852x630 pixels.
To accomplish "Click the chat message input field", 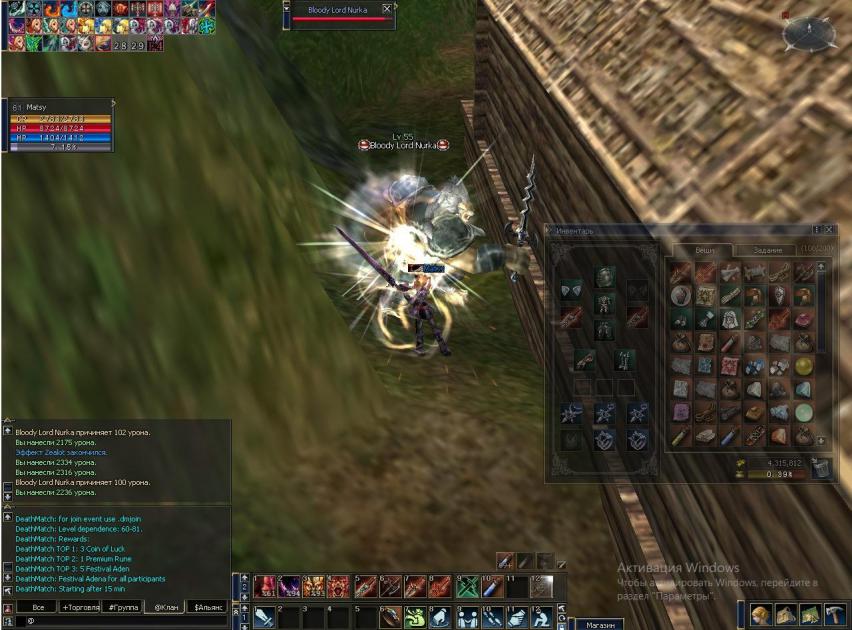I will coord(120,621).
